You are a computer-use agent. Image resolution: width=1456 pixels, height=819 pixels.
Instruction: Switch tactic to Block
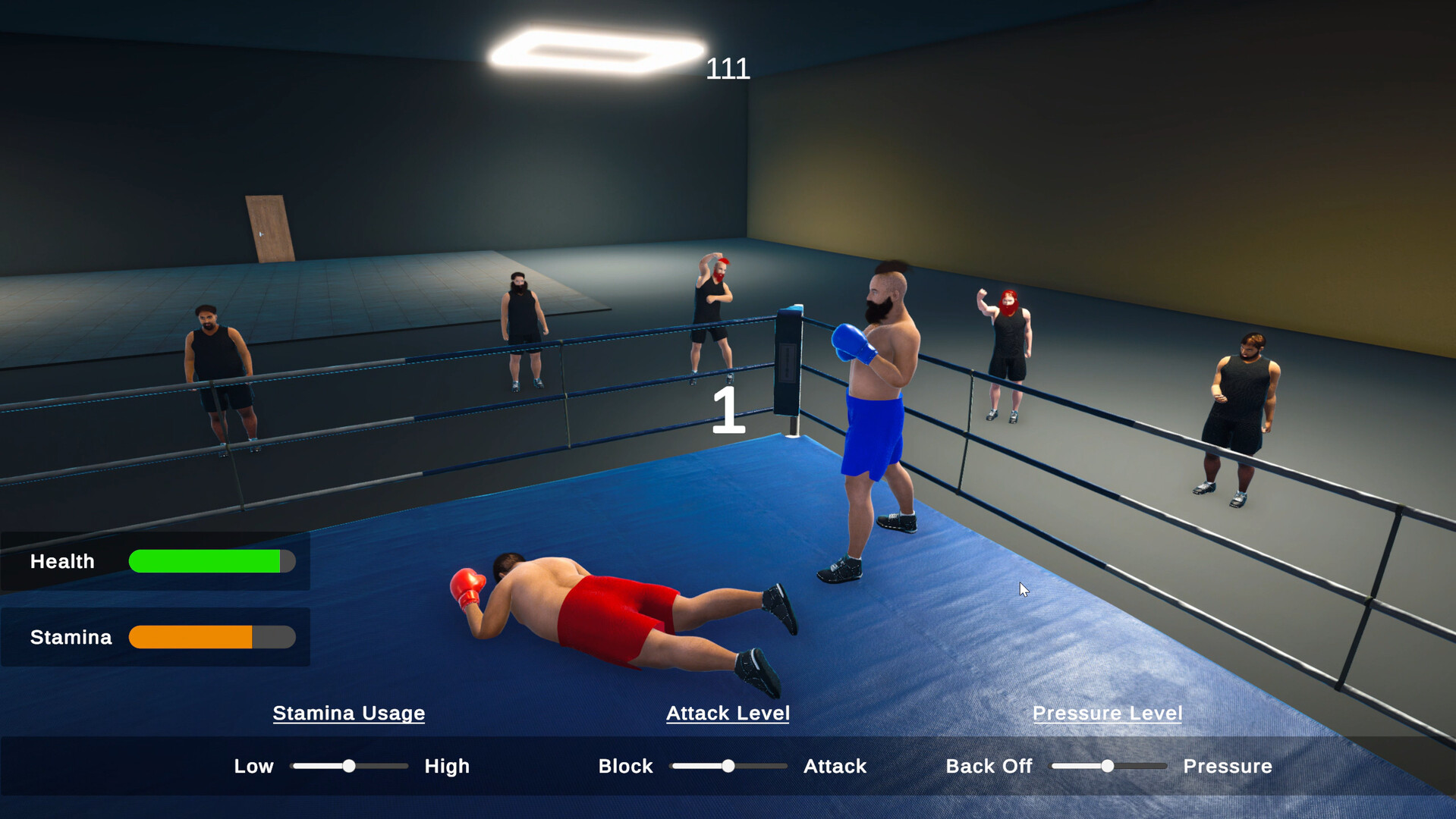point(625,766)
